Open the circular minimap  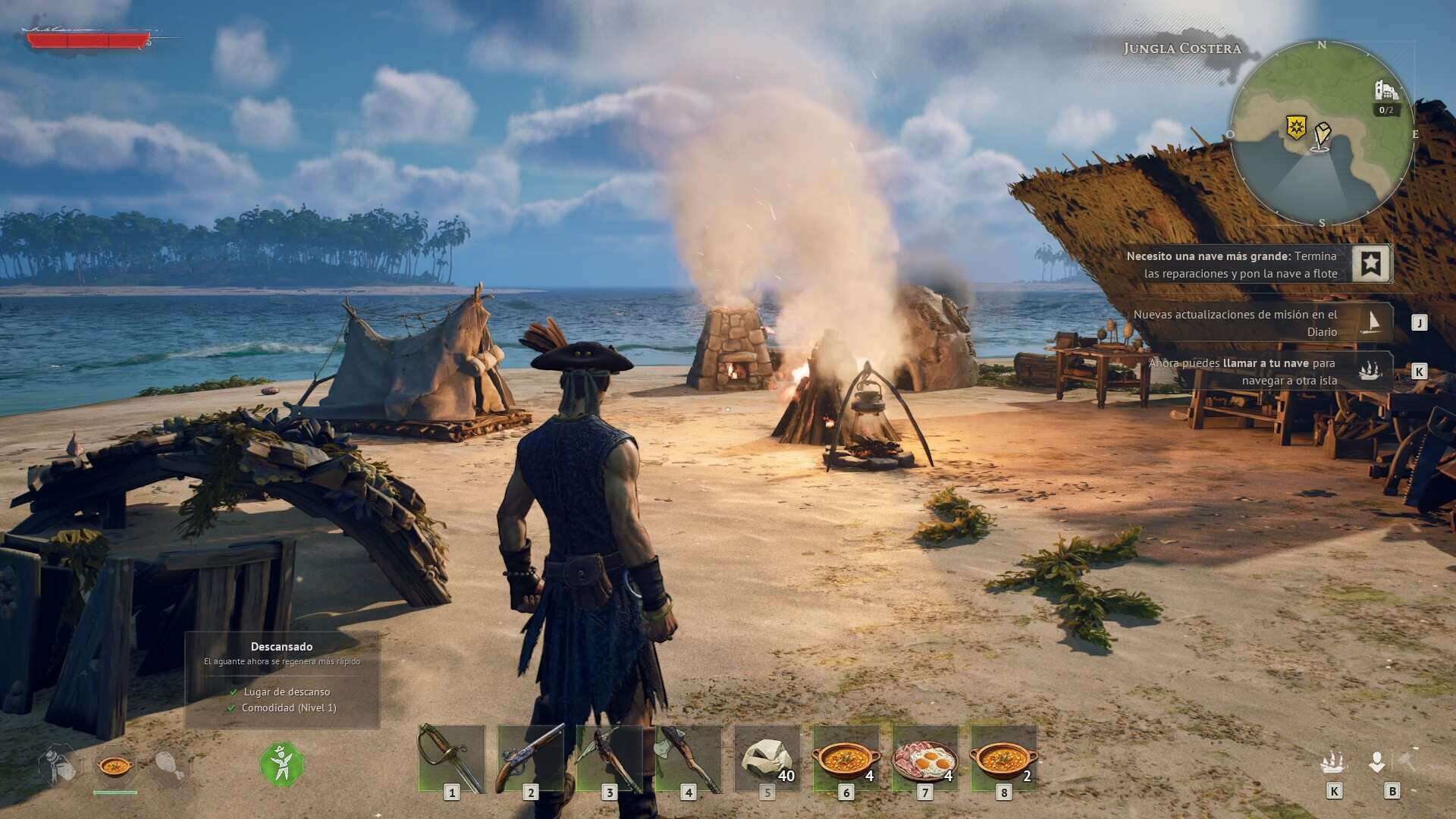(1321, 134)
